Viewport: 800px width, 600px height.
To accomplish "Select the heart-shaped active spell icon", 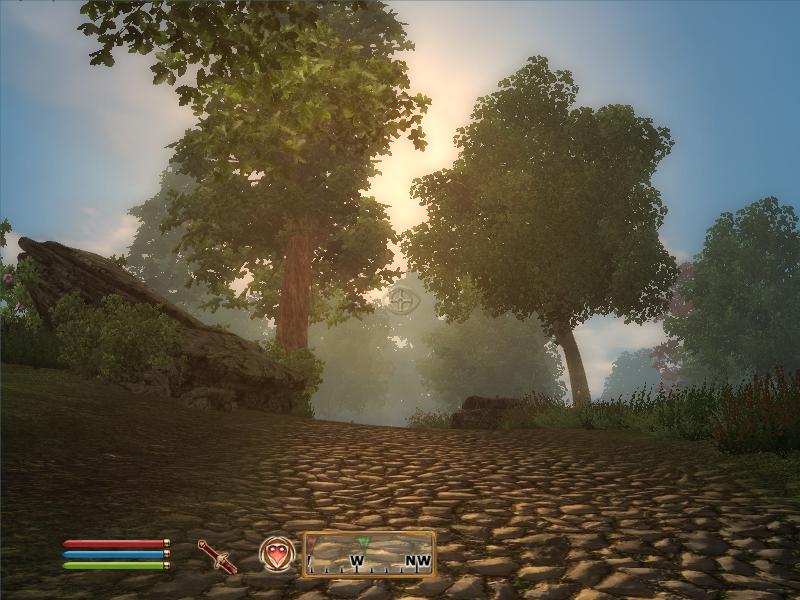I will tap(276, 554).
